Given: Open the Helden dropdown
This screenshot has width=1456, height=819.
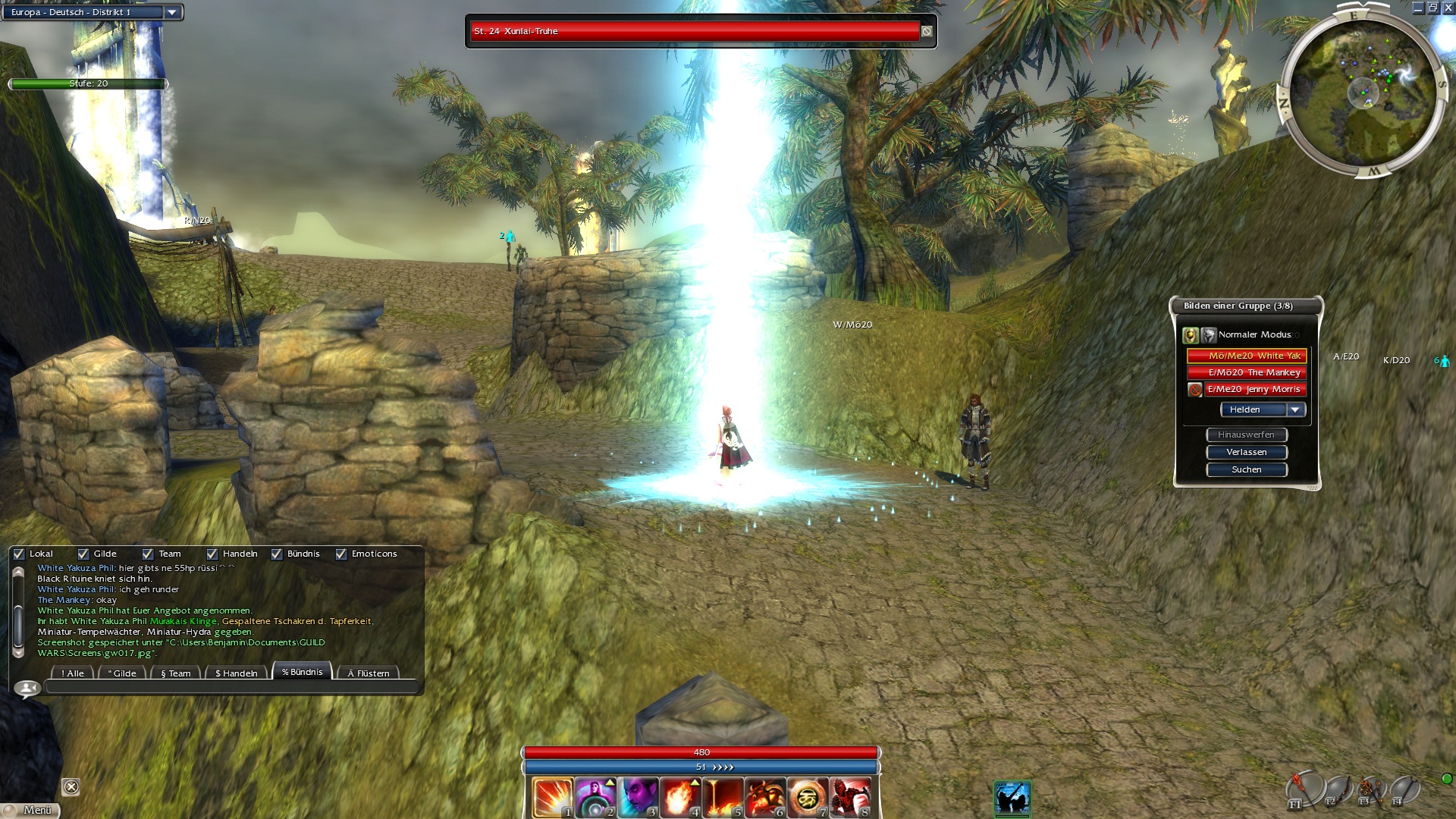Looking at the screenshot, I should (1295, 409).
